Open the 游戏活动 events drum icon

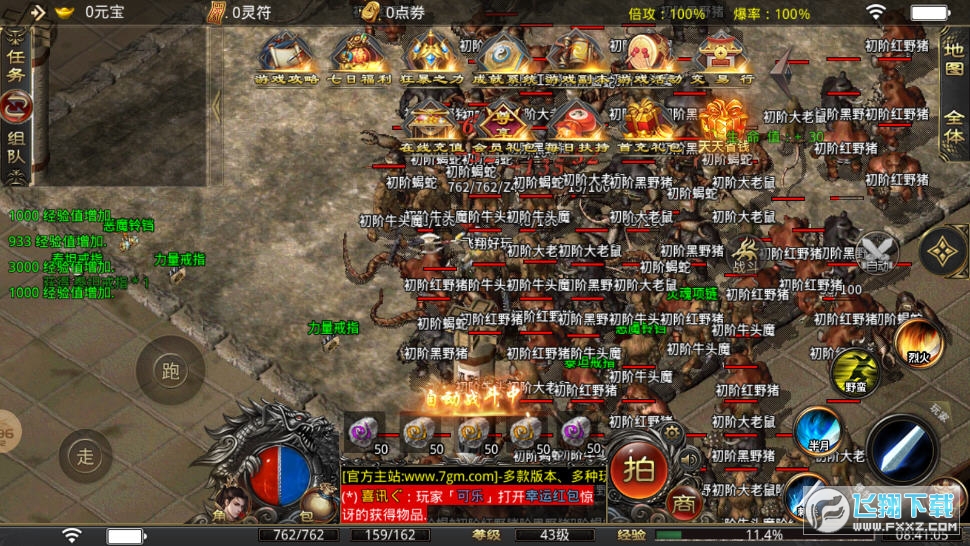[x=646, y=57]
